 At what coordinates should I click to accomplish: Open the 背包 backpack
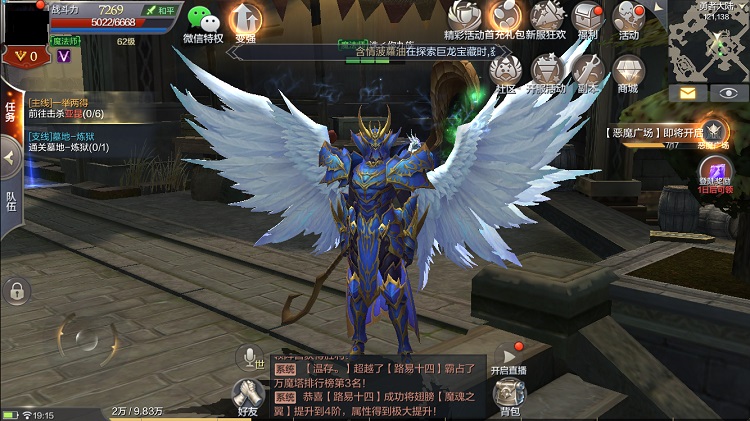click(x=509, y=397)
